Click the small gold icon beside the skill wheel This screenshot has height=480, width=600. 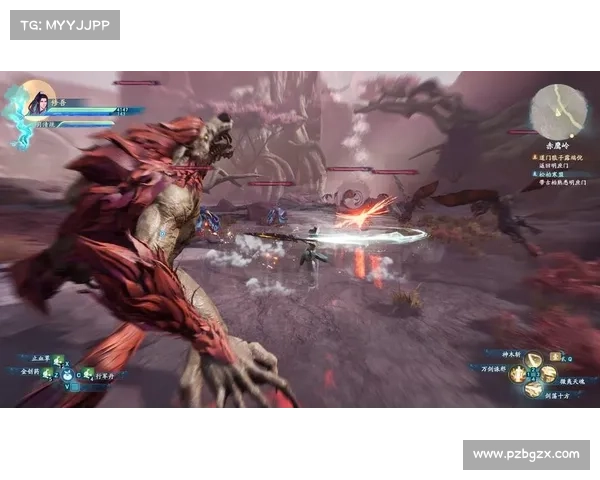[556, 358]
